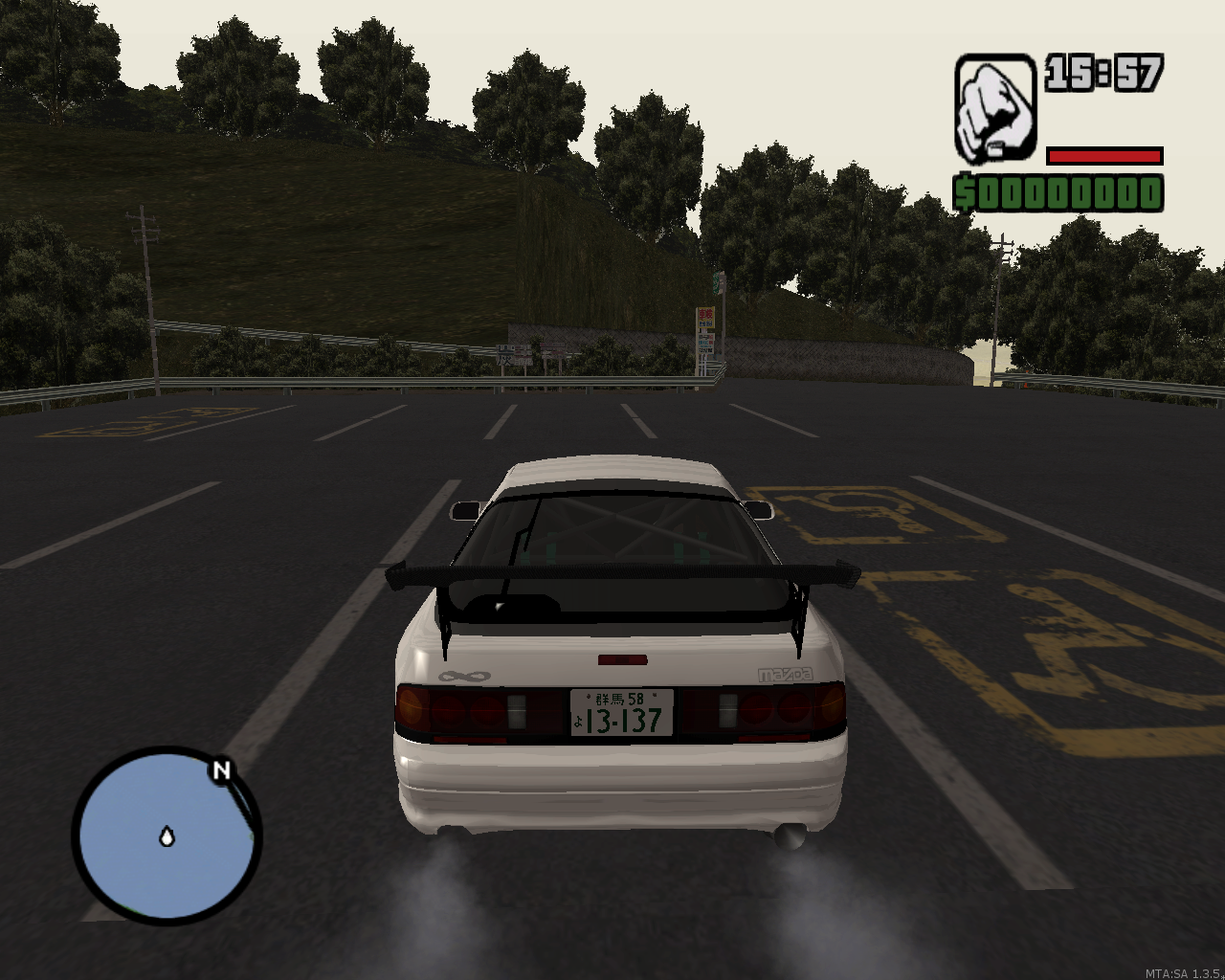Select the left exhaust tip emitting smoke

tap(450, 833)
